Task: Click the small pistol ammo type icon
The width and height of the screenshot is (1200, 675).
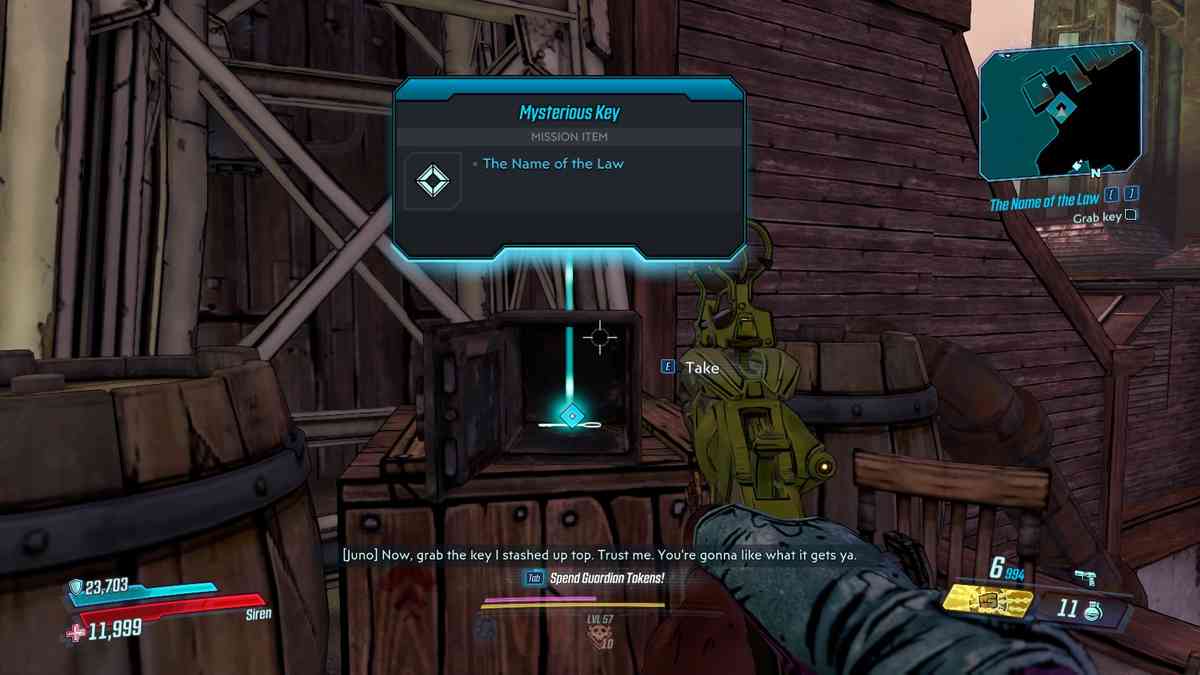Action: click(1085, 576)
